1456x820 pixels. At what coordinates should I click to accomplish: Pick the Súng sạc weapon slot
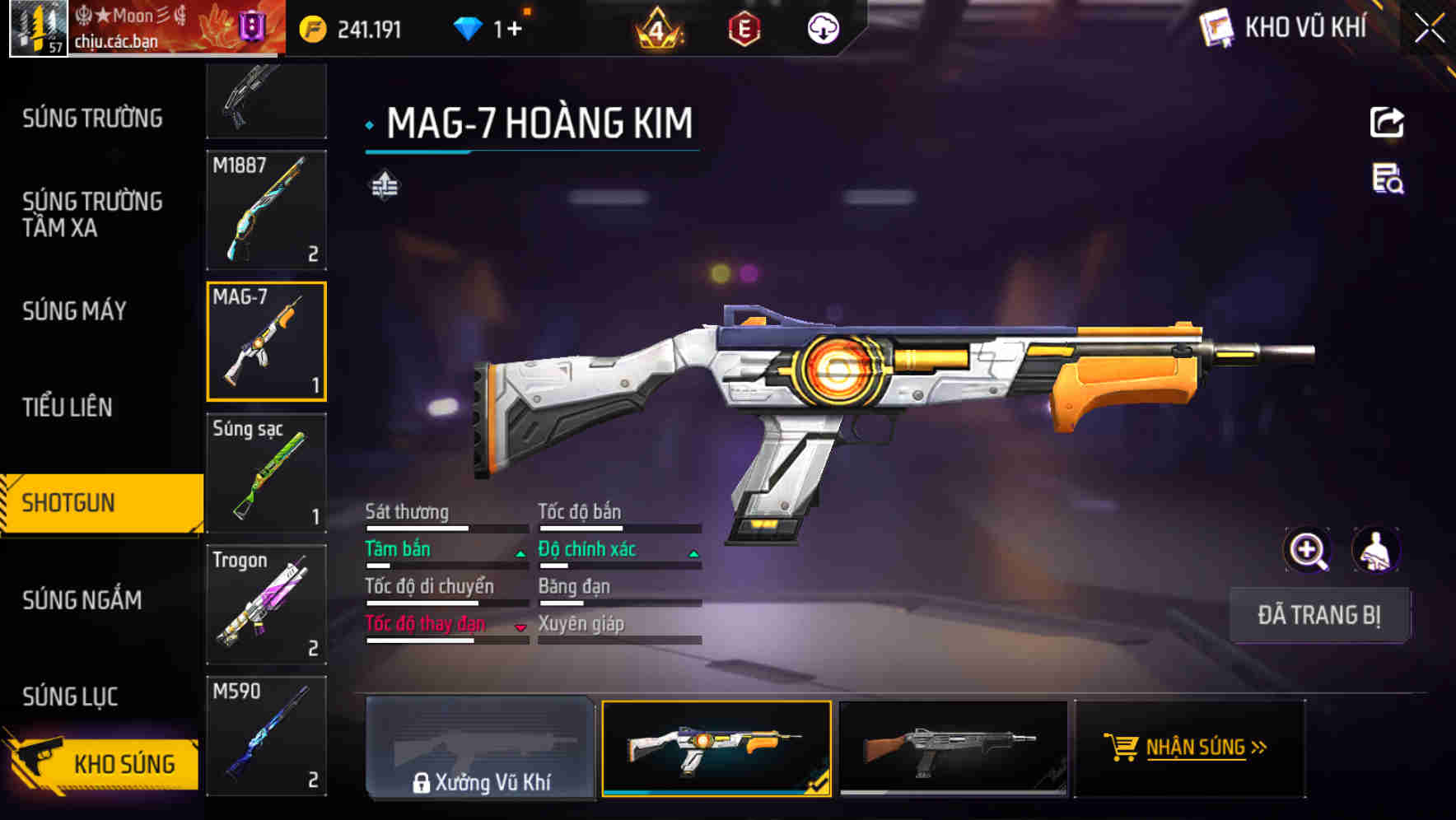[x=266, y=473]
